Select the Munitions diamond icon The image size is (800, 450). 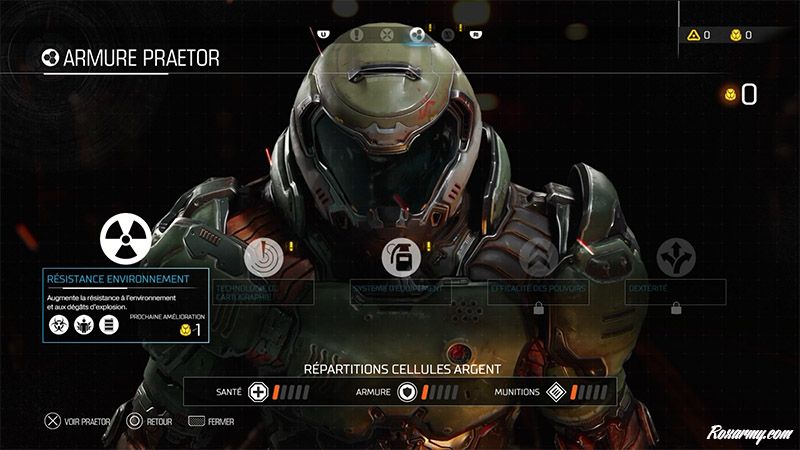click(x=556, y=392)
